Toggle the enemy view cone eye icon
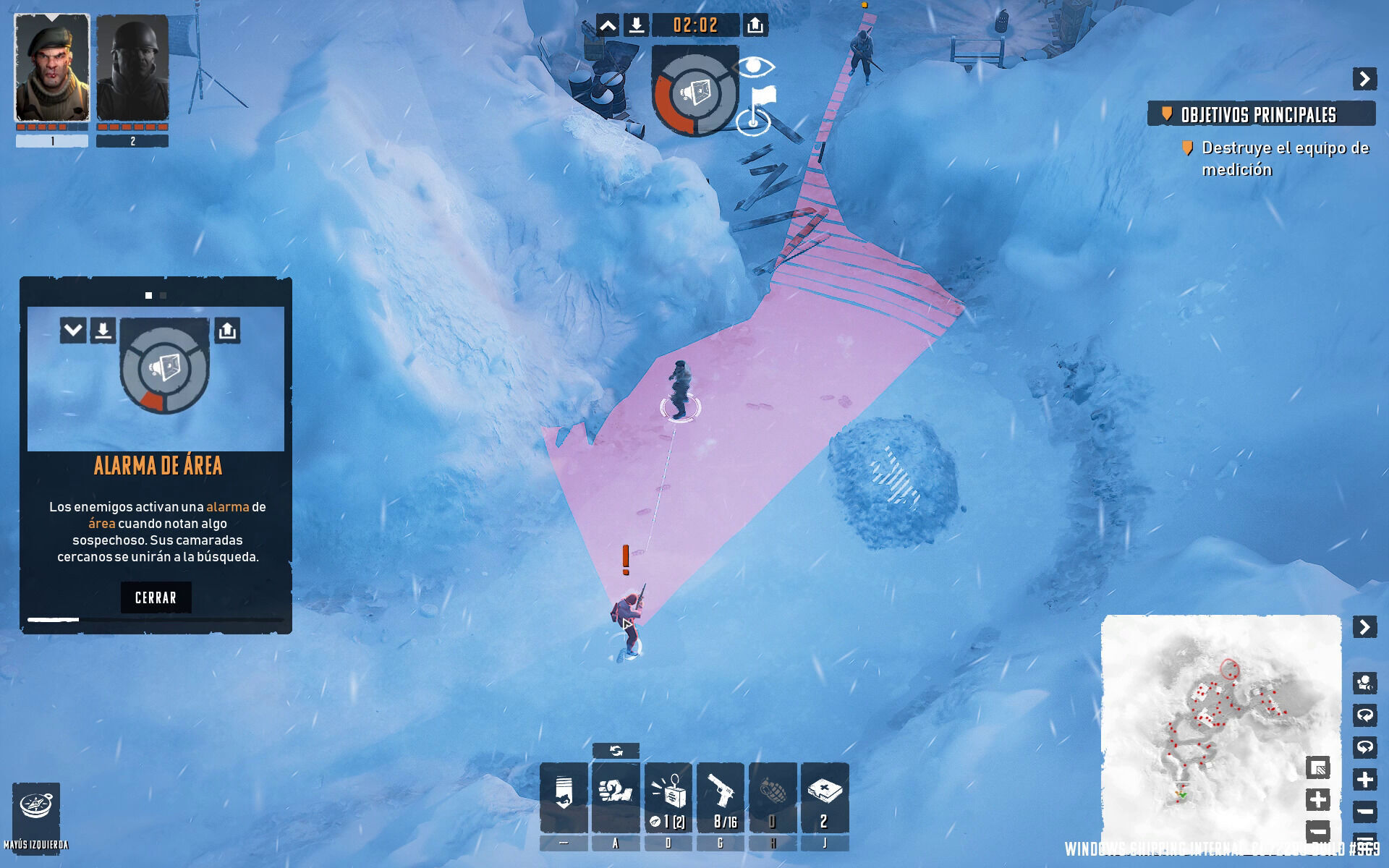This screenshot has width=1389, height=868. [755, 67]
